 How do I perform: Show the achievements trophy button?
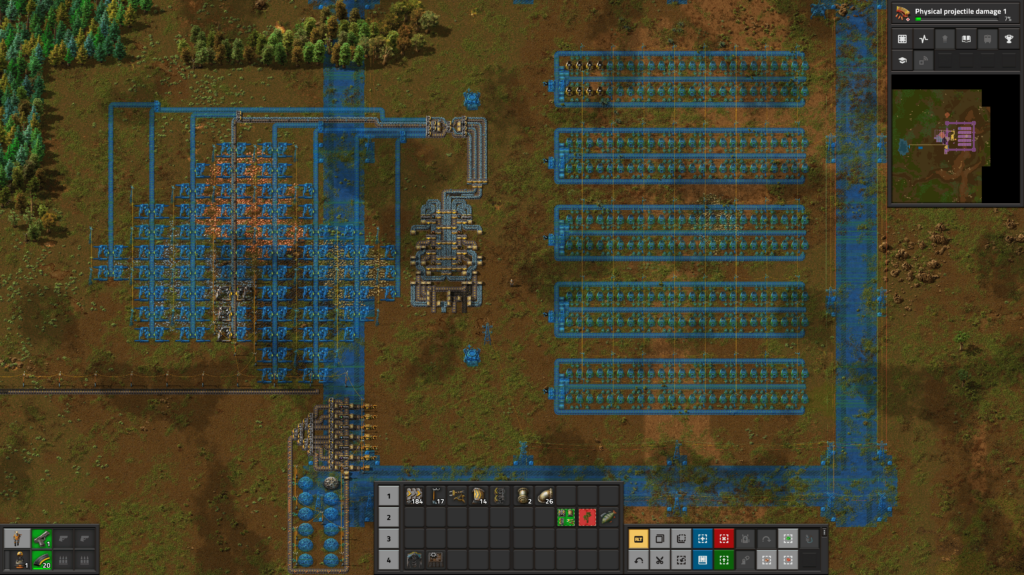[1008, 39]
